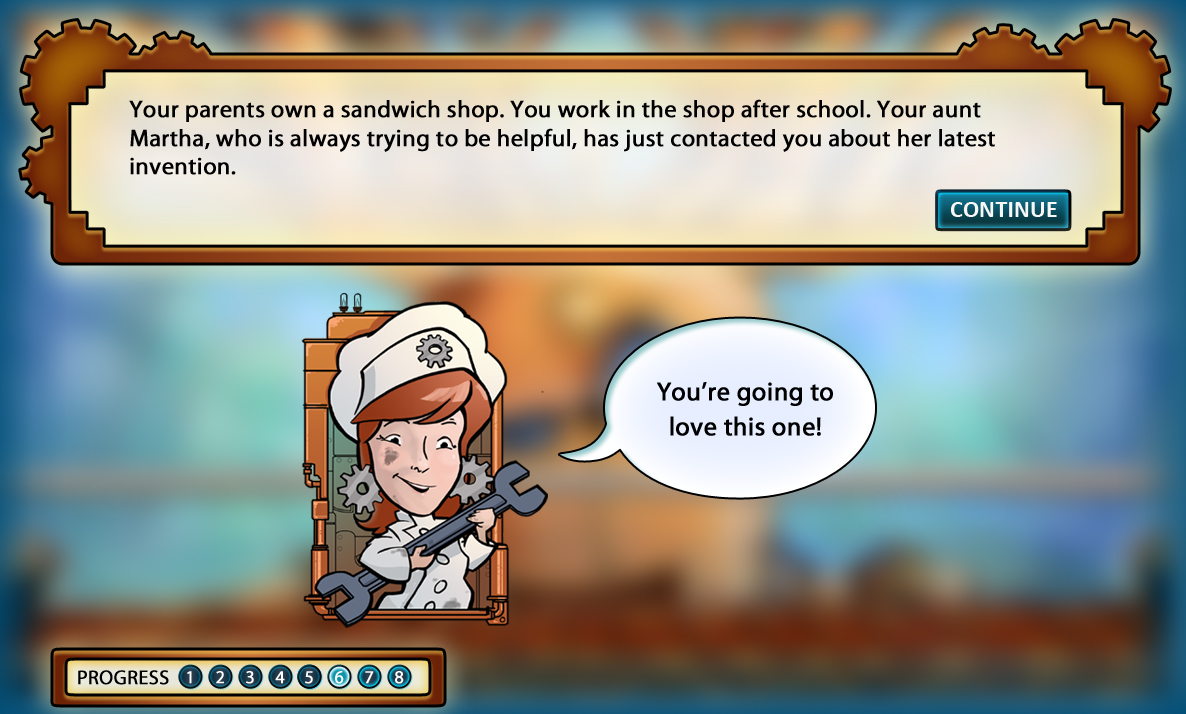This screenshot has height=714, width=1186.
Task: Jump to progress step 3
Action: coord(250,678)
